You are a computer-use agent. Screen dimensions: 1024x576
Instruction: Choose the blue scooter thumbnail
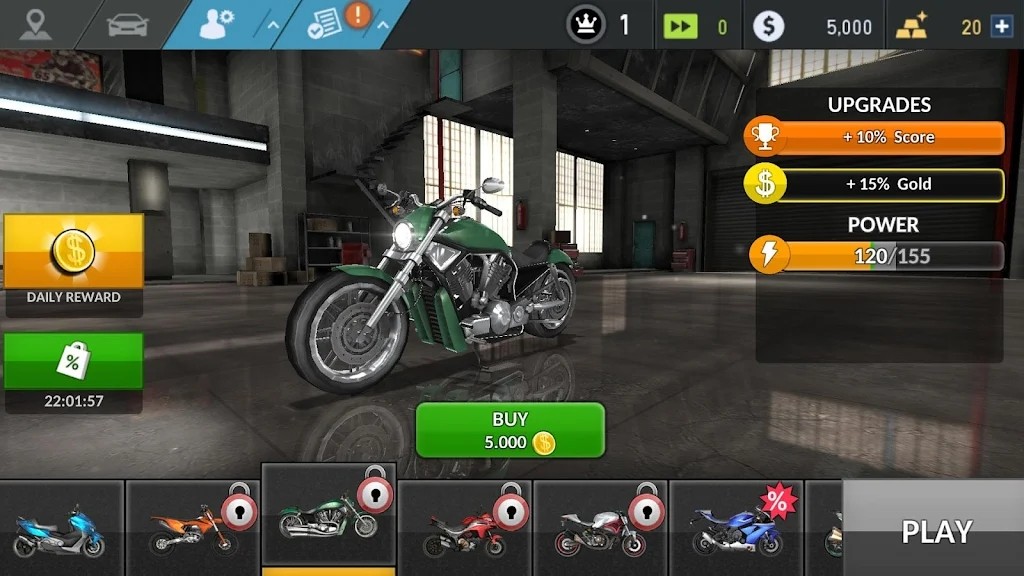coord(60,530)
